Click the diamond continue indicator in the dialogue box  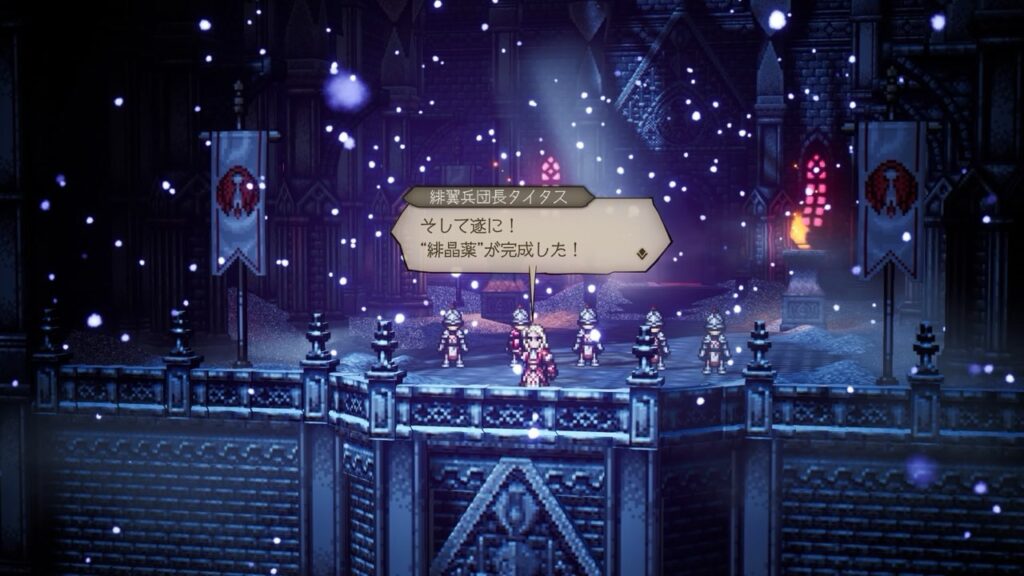pyautogui.click(x=641, y=254)
